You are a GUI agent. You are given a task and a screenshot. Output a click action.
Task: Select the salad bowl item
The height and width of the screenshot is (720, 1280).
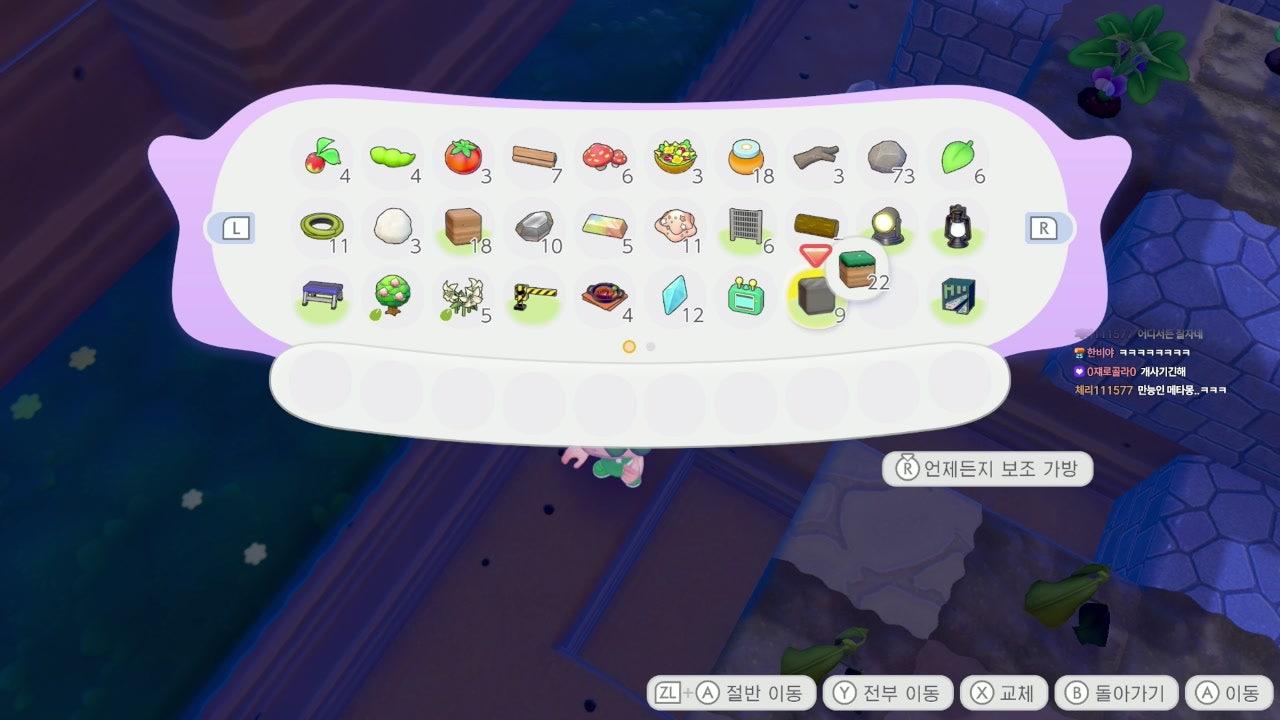674,157
